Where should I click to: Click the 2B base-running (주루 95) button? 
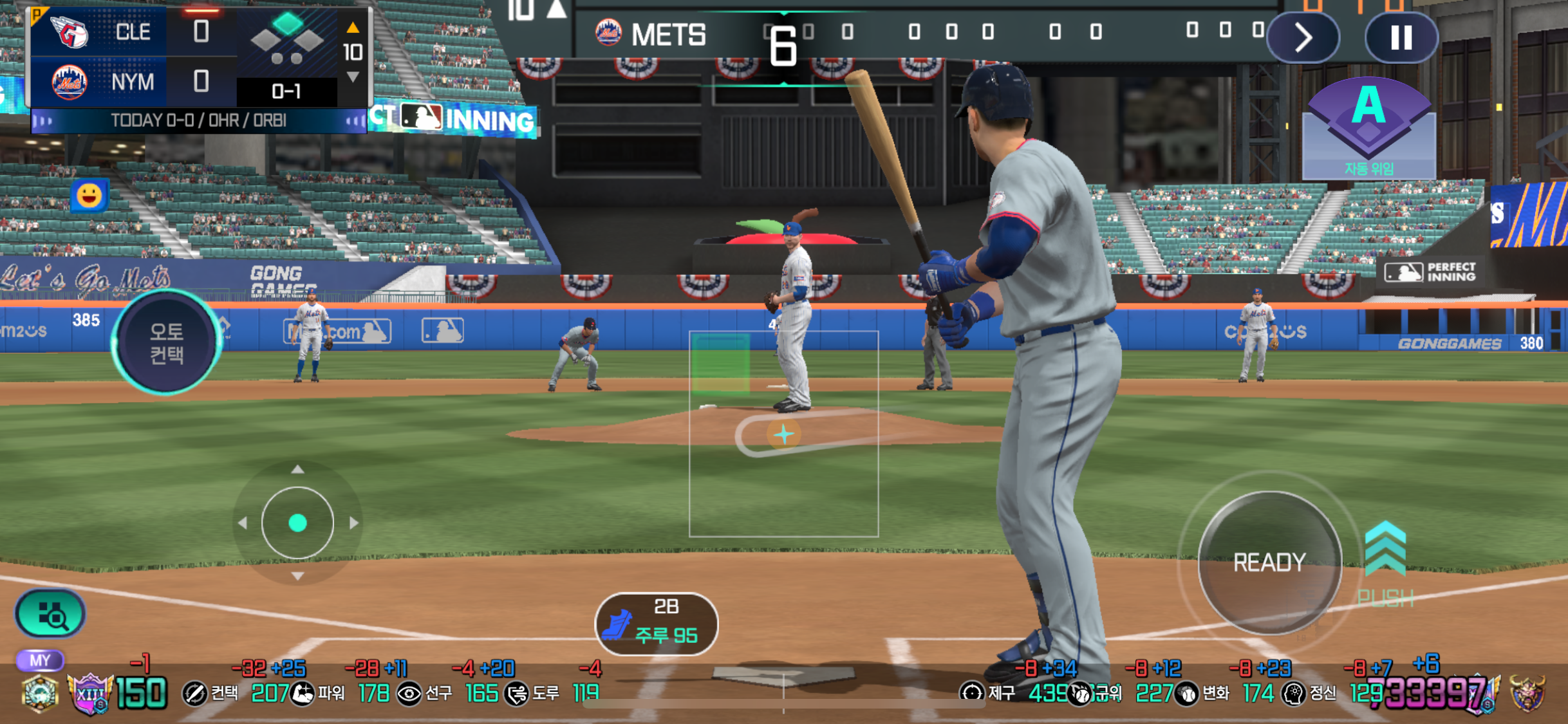click(656, 623)
